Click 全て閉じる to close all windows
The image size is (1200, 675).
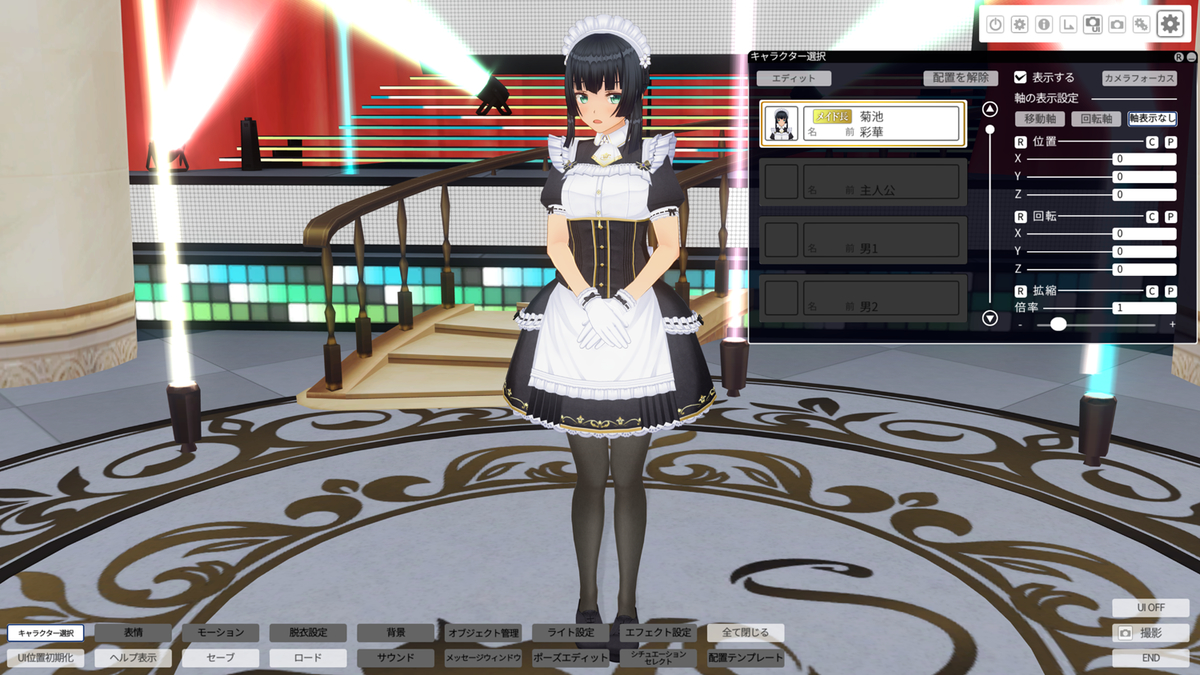point(745,633)
